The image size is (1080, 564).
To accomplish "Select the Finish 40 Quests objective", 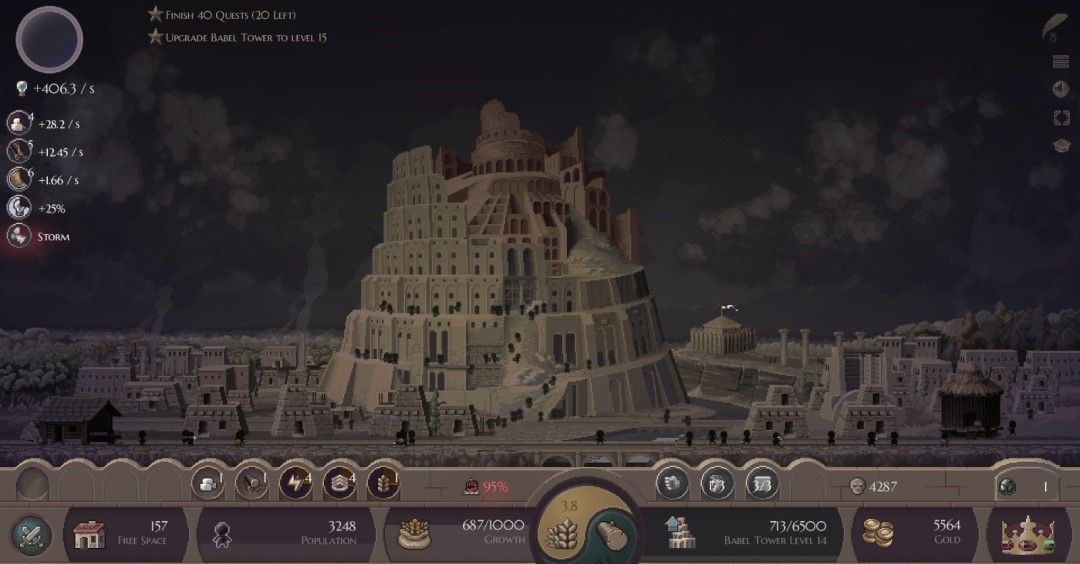I will coord(221,15).
